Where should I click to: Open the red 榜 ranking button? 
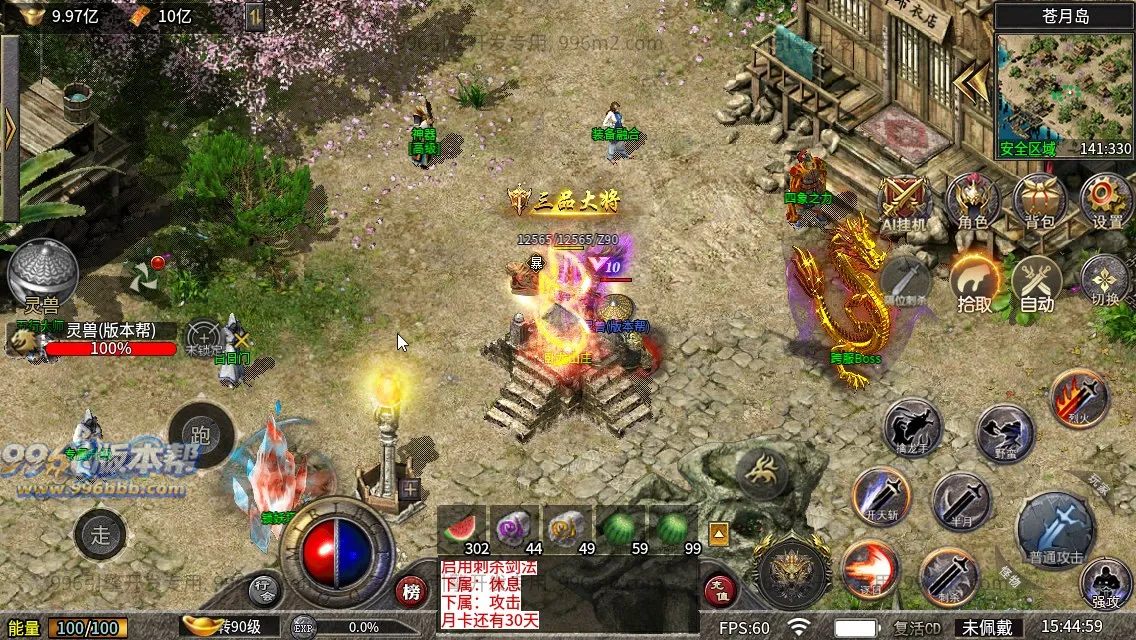[x=410, y=591]
